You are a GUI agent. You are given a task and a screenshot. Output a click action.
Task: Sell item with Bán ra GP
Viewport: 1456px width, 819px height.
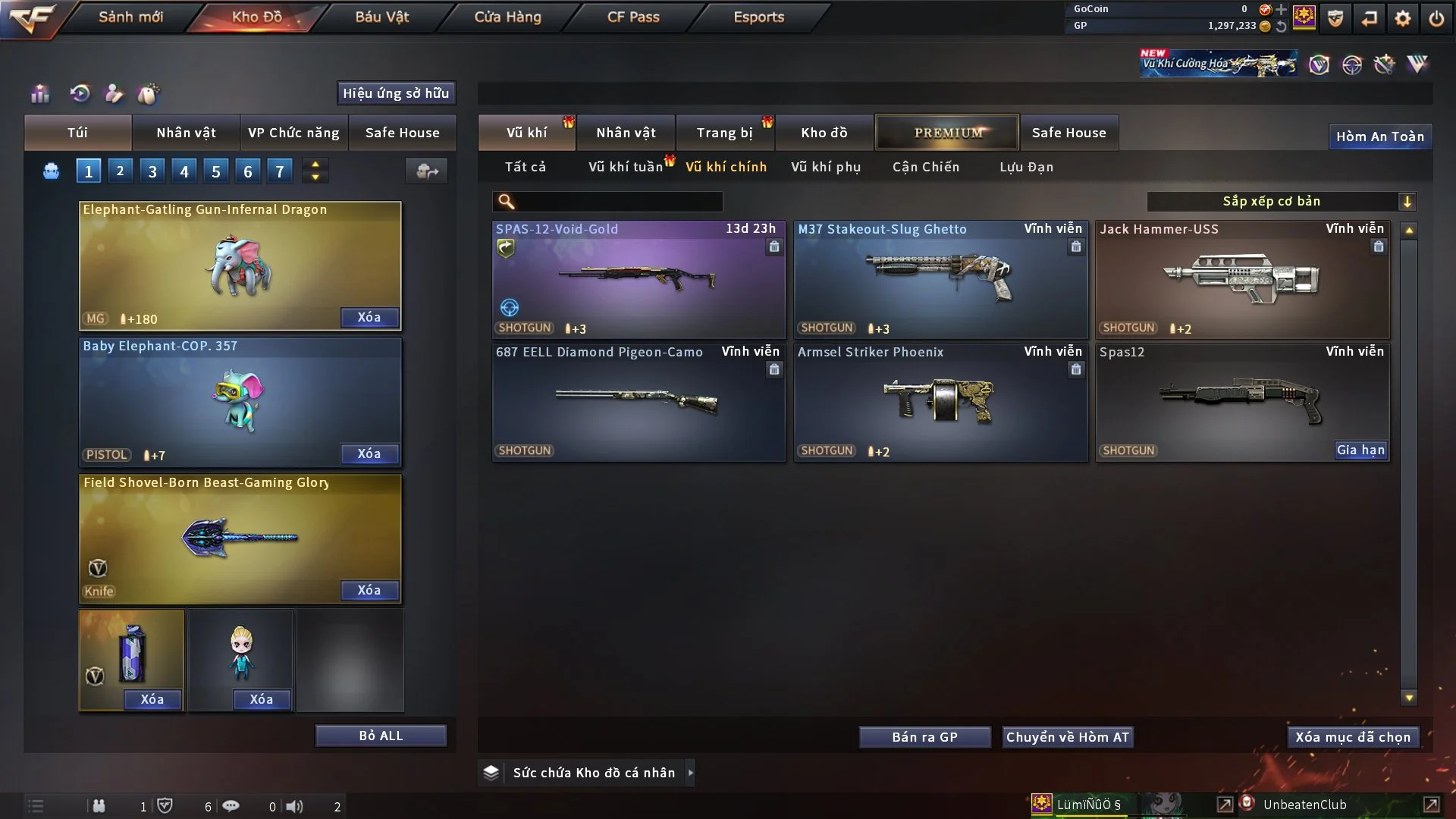tap(924, 737)
